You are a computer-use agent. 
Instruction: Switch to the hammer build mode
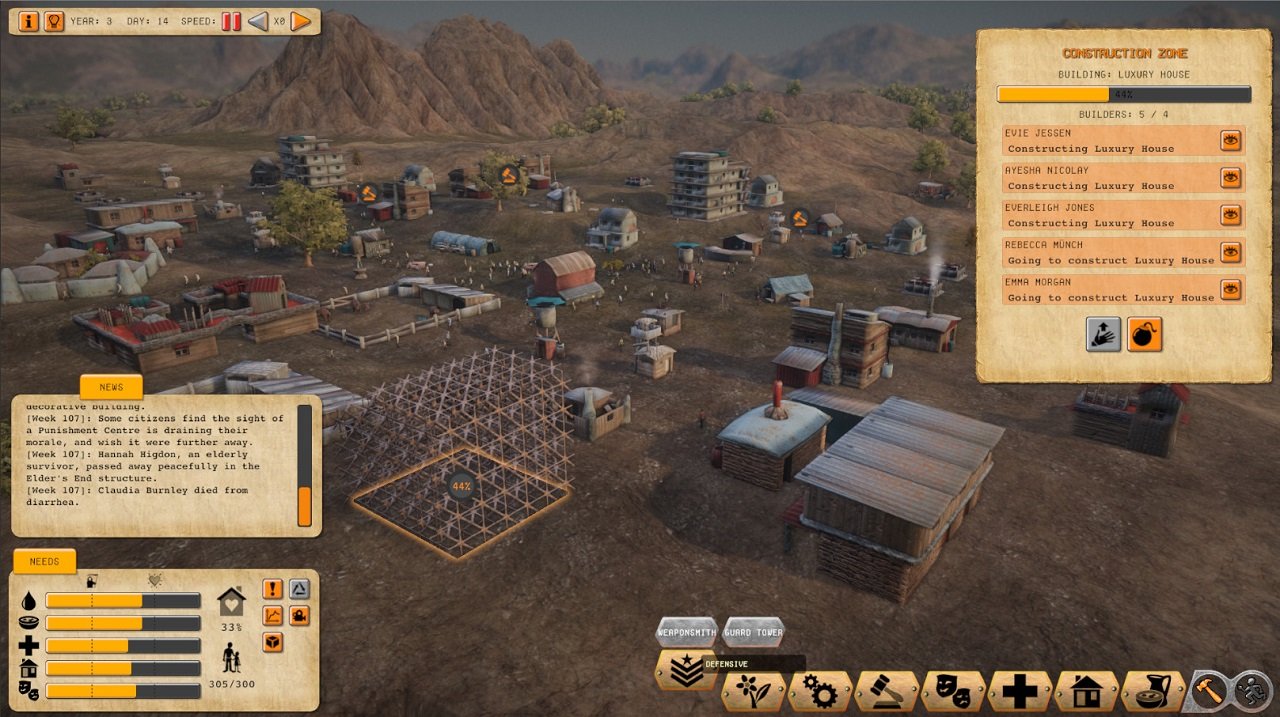[1207, 690]
